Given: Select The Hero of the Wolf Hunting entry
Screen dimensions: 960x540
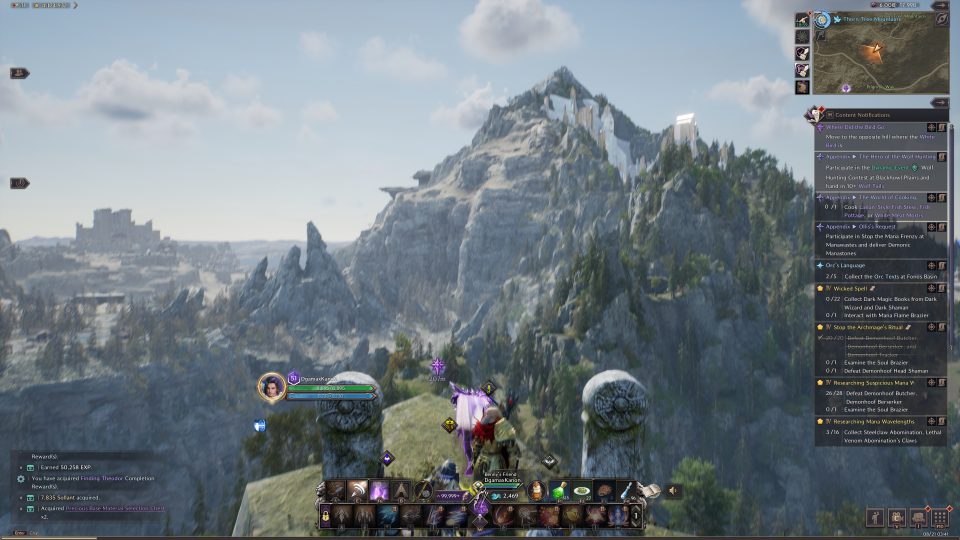Looking at the screenshot, I should click(x=872, y=156).
